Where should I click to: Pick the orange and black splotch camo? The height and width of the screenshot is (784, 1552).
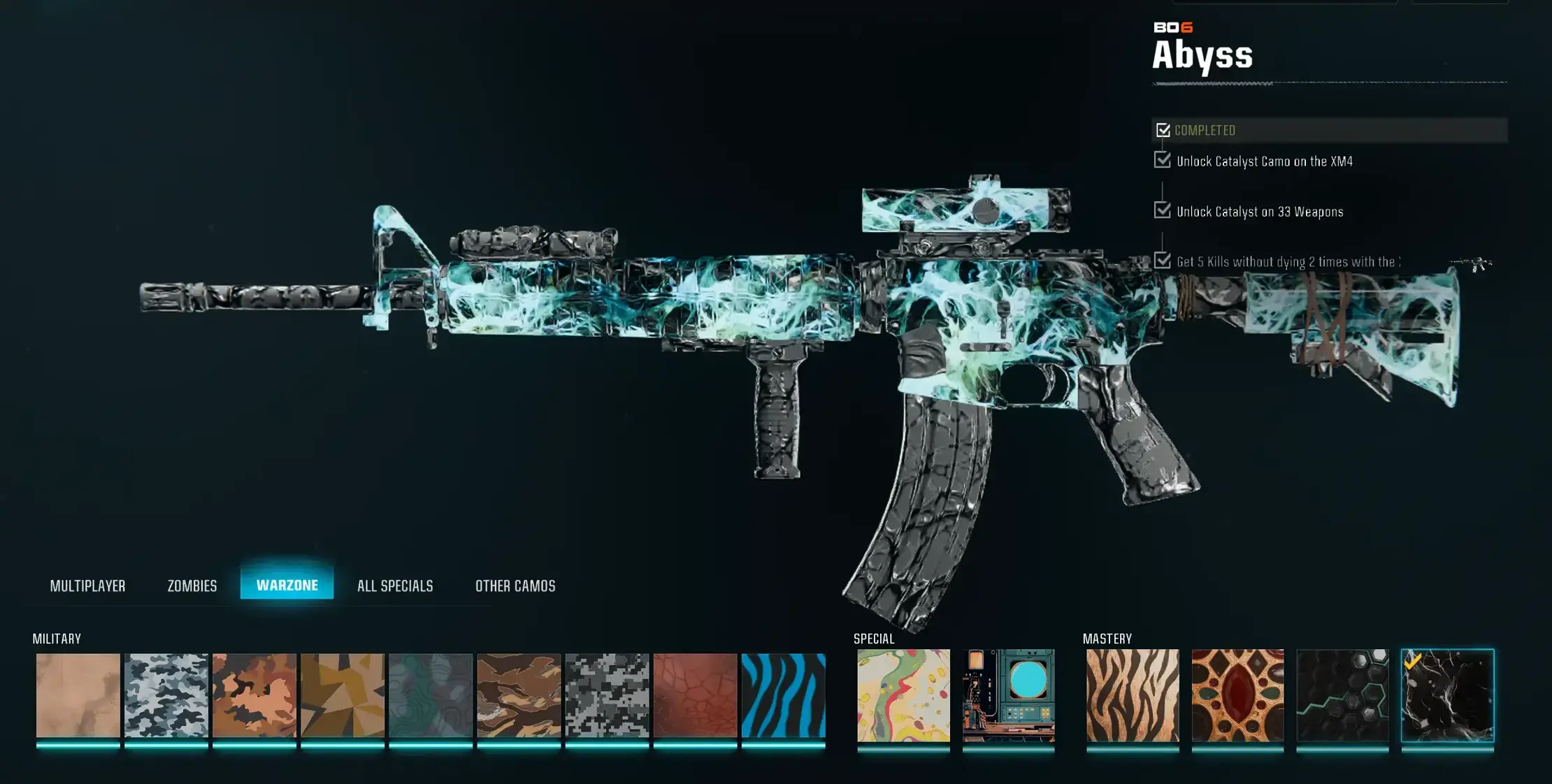(x=254, y=695)
